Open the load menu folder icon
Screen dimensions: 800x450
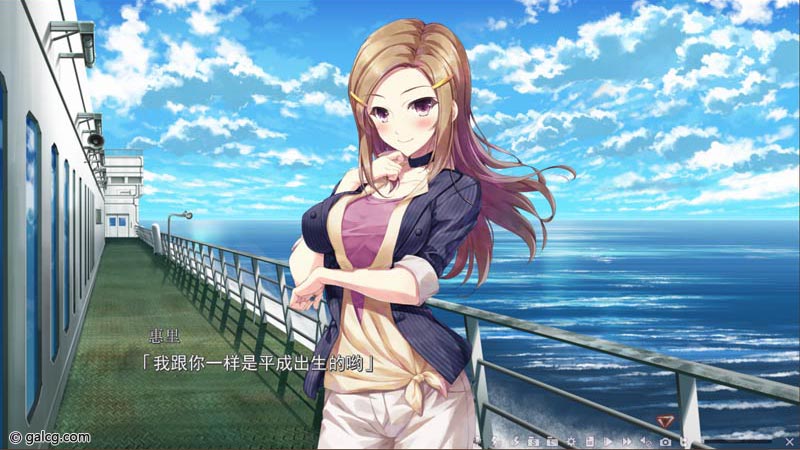[551, 441]
